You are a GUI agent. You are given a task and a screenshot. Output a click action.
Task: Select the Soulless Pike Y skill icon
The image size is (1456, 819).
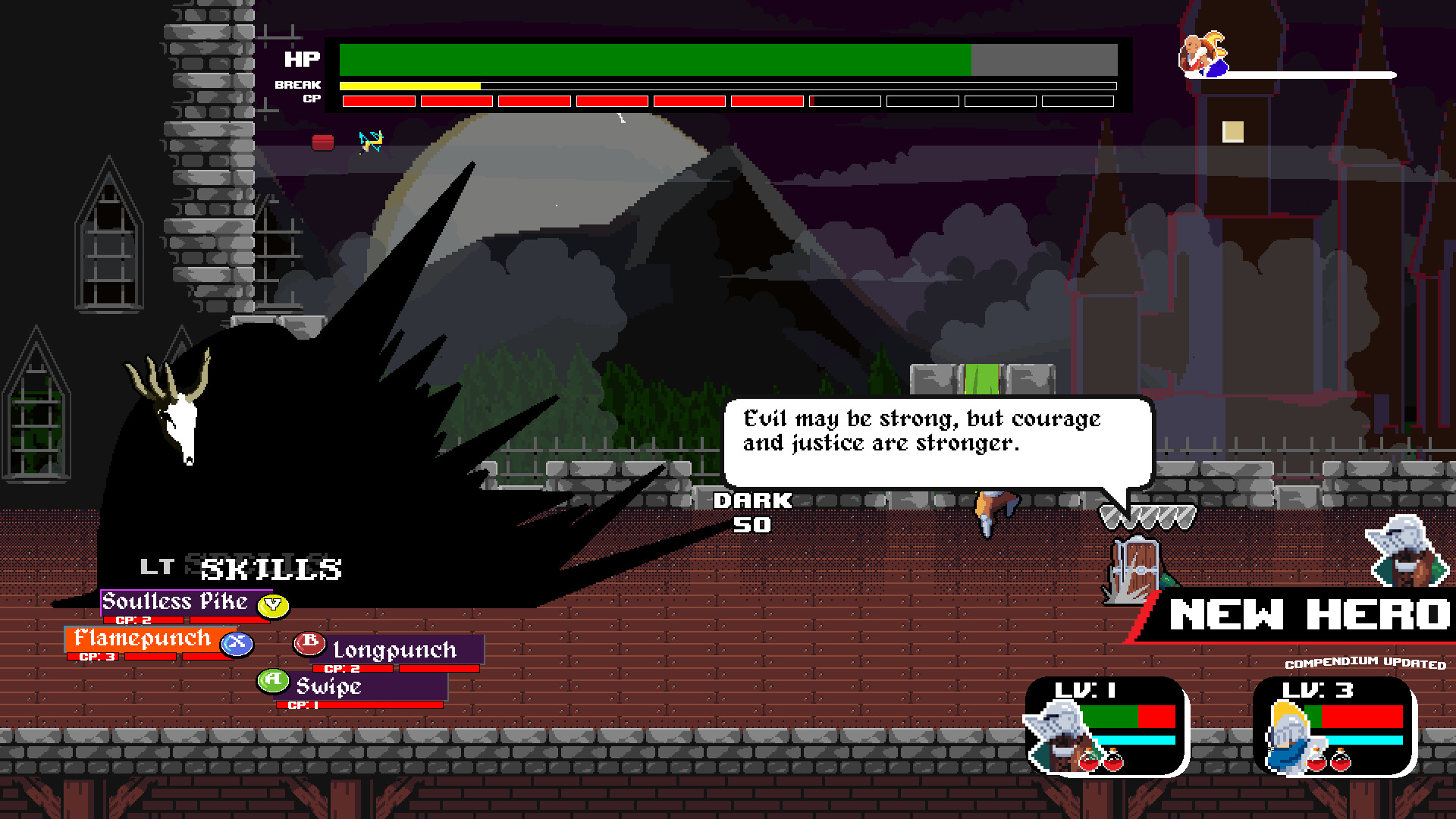pyautogui.click(x=271, y=607)
